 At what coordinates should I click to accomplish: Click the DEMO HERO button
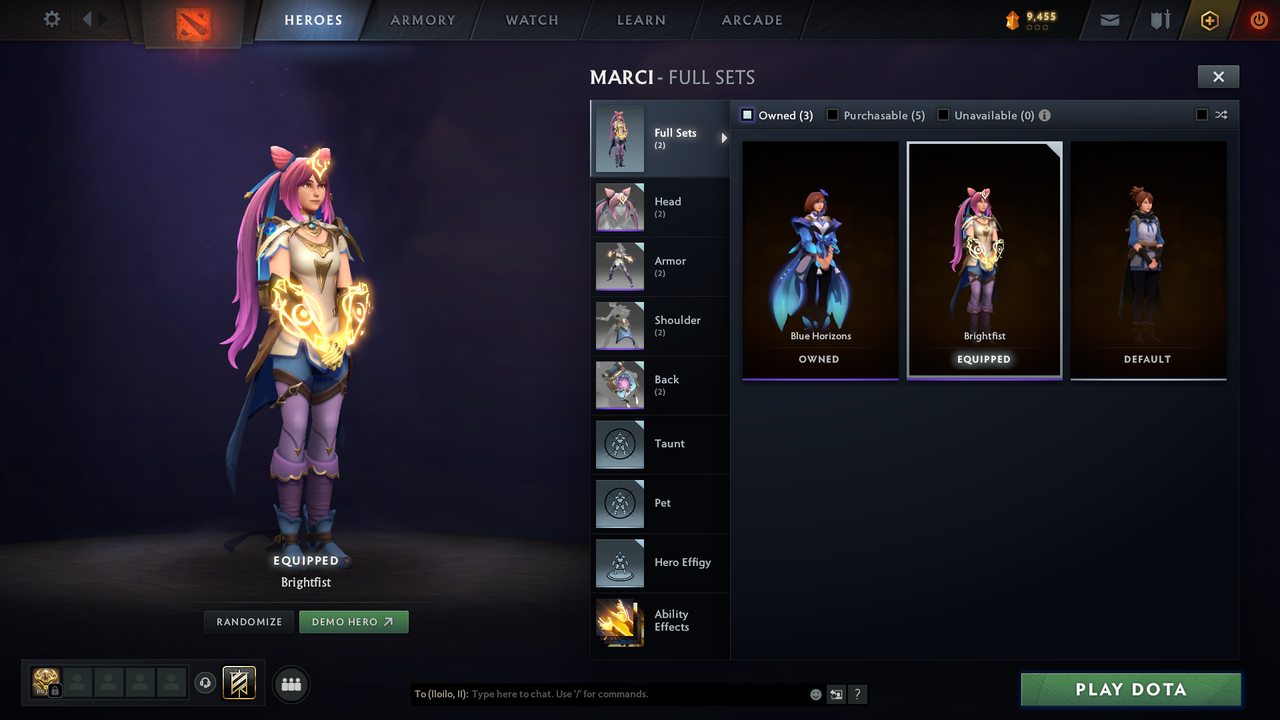click(353, 621)
